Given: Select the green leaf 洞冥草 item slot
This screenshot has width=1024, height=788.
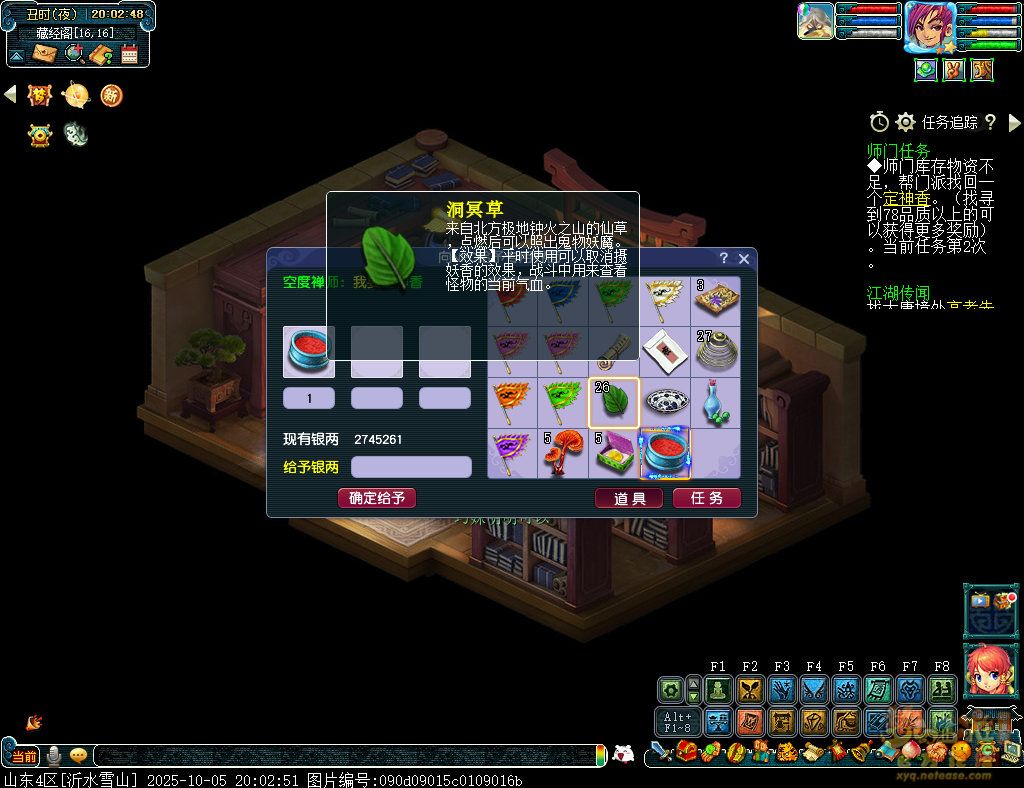Looking at the screenshot, I should click(614, 403).
